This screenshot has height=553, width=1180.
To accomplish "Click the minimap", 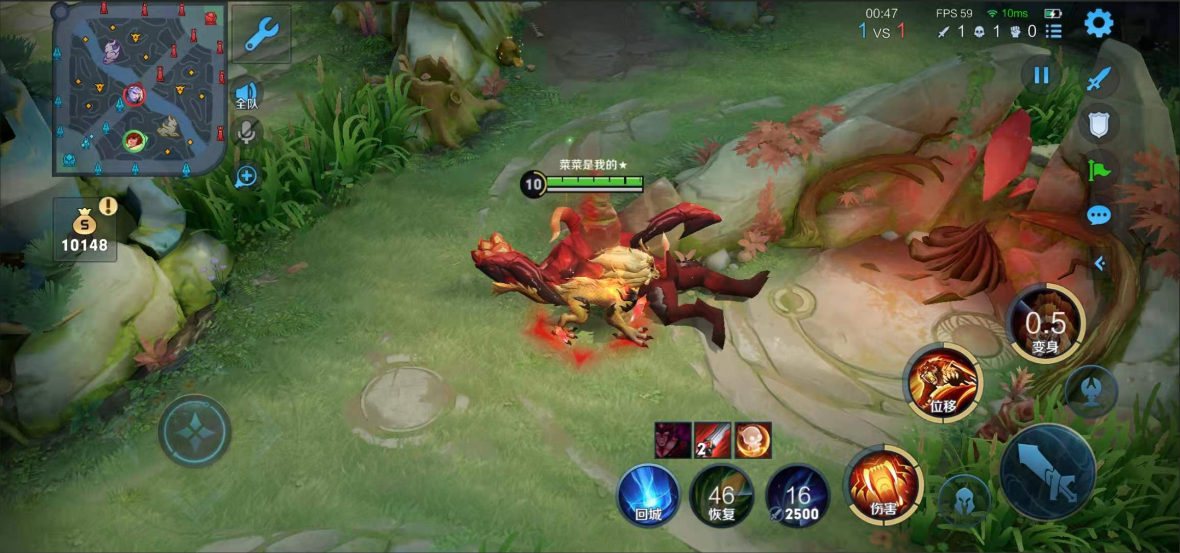I will 141,89.
